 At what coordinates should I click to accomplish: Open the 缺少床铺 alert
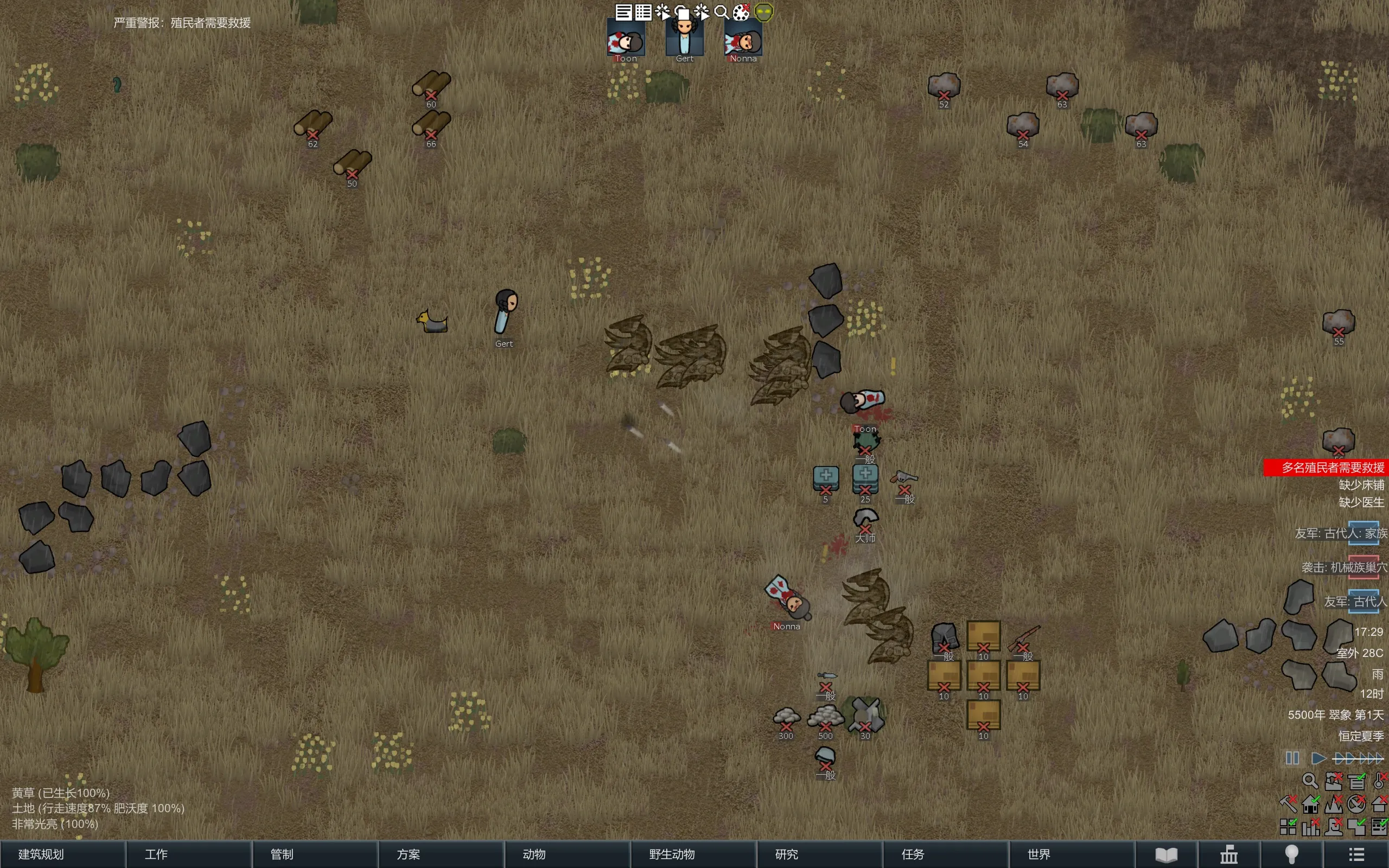click(1361, 485)
